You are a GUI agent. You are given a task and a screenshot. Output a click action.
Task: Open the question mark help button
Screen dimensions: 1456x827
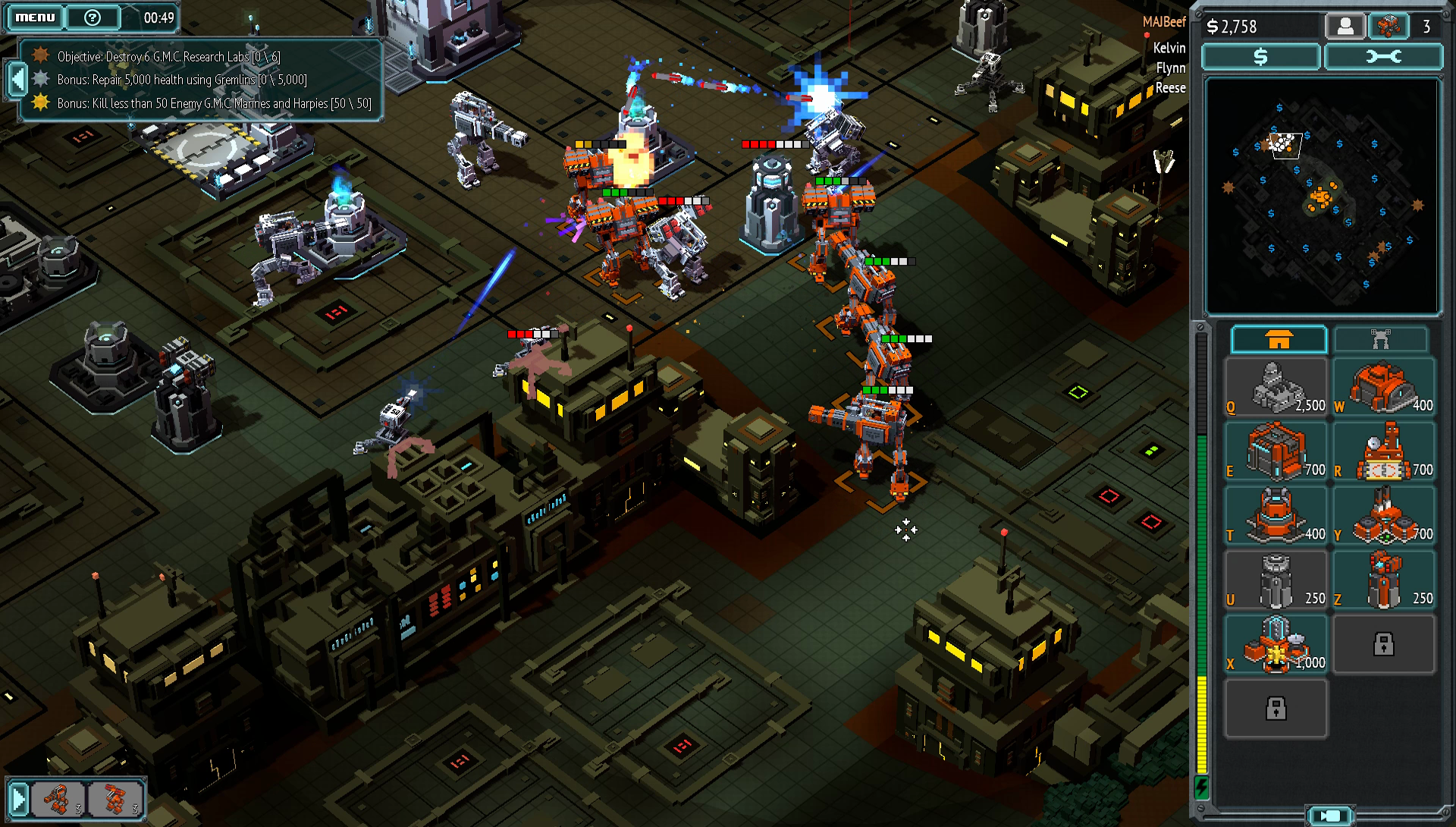pyautogui.click(x=93, y=17)
